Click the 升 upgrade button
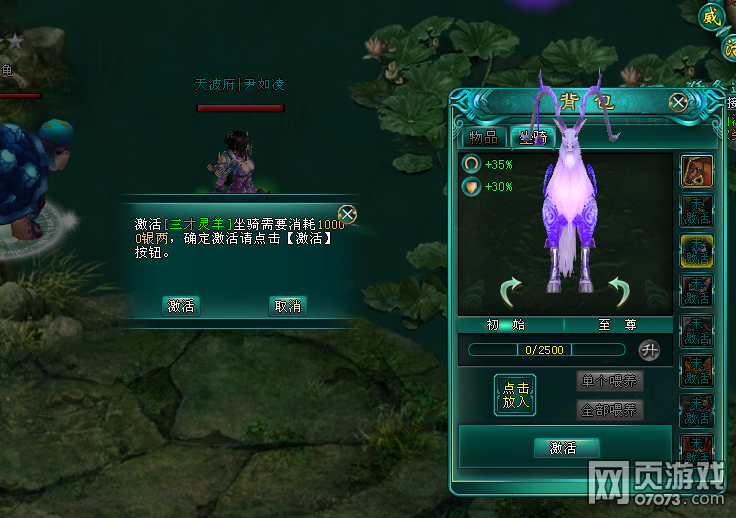The width and height of the screenshot is (736, 518). point(649,350)
